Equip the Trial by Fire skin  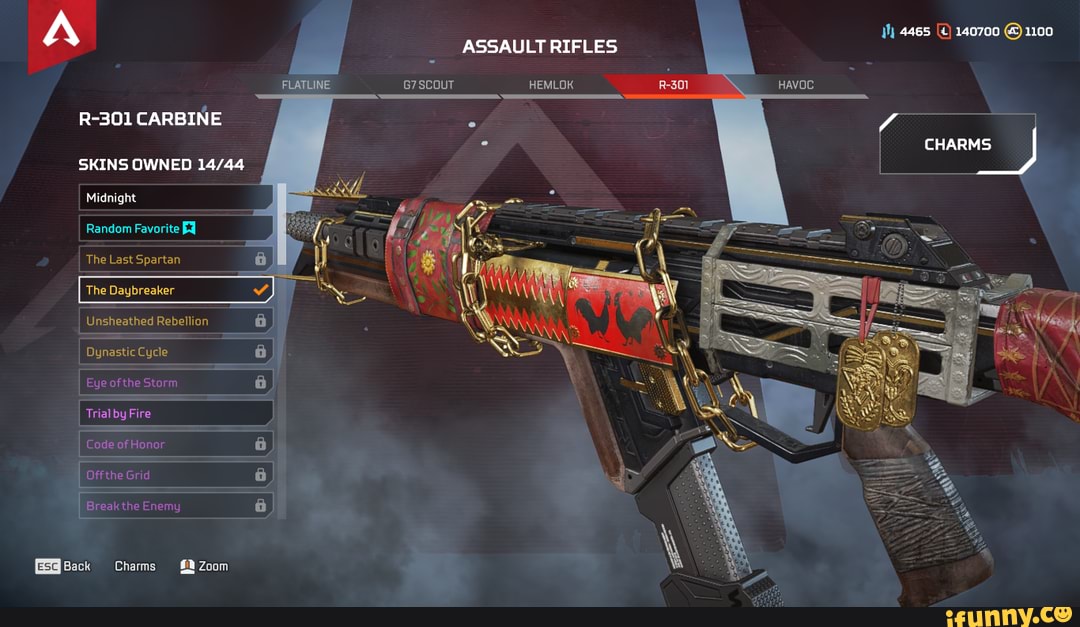(176, 414)
